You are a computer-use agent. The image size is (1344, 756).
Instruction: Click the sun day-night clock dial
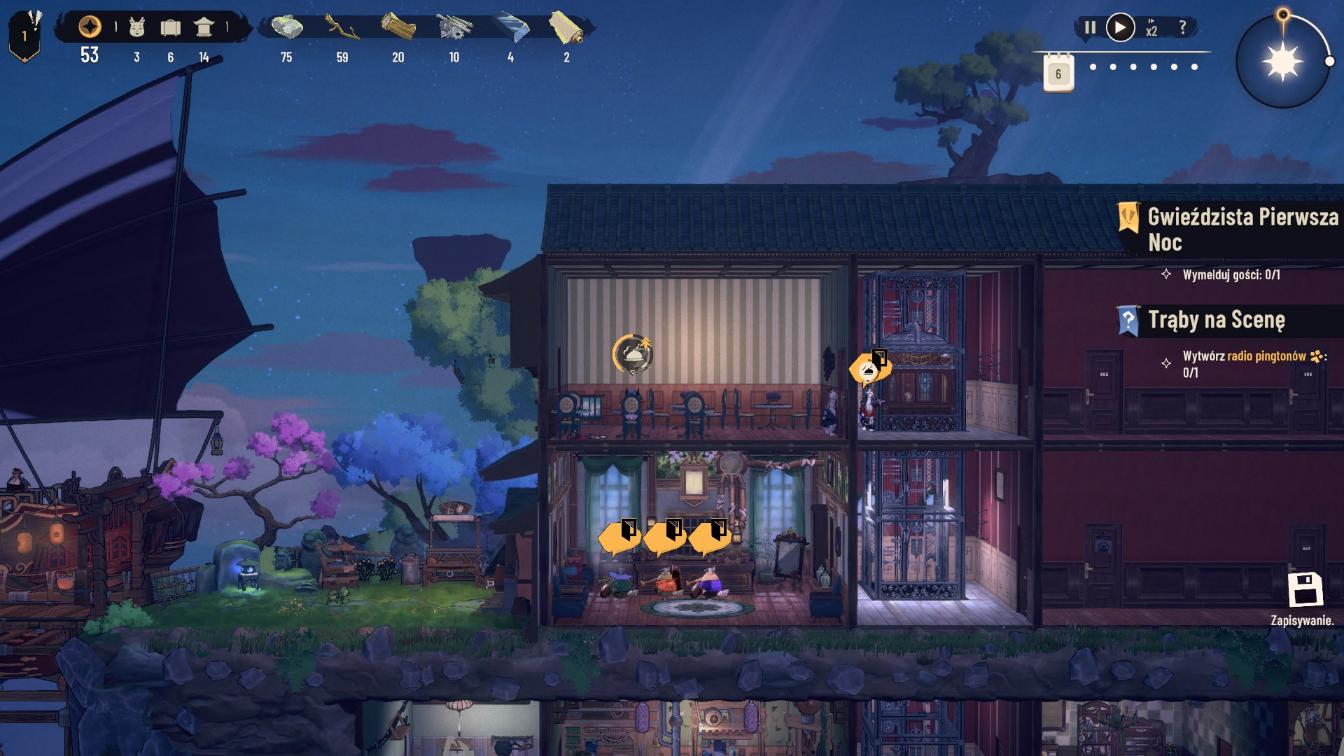(1283, 62)
